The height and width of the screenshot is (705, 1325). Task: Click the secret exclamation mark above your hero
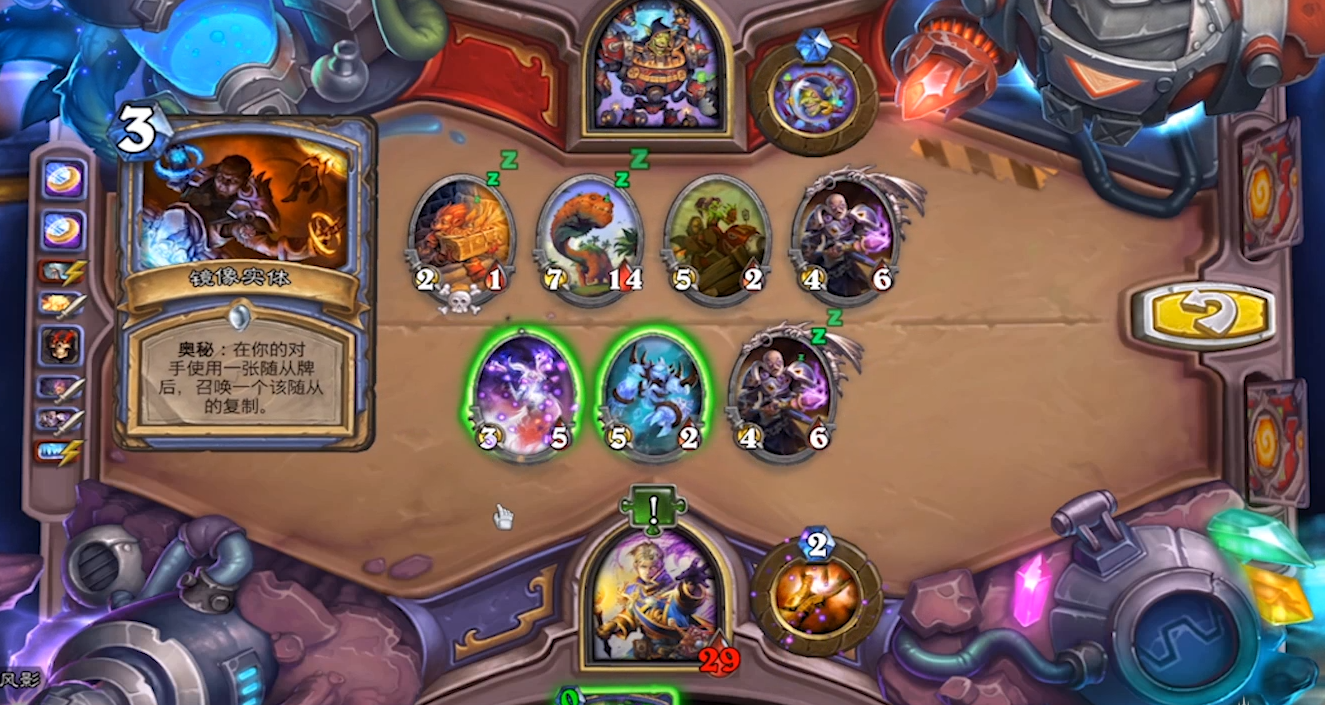653,506
